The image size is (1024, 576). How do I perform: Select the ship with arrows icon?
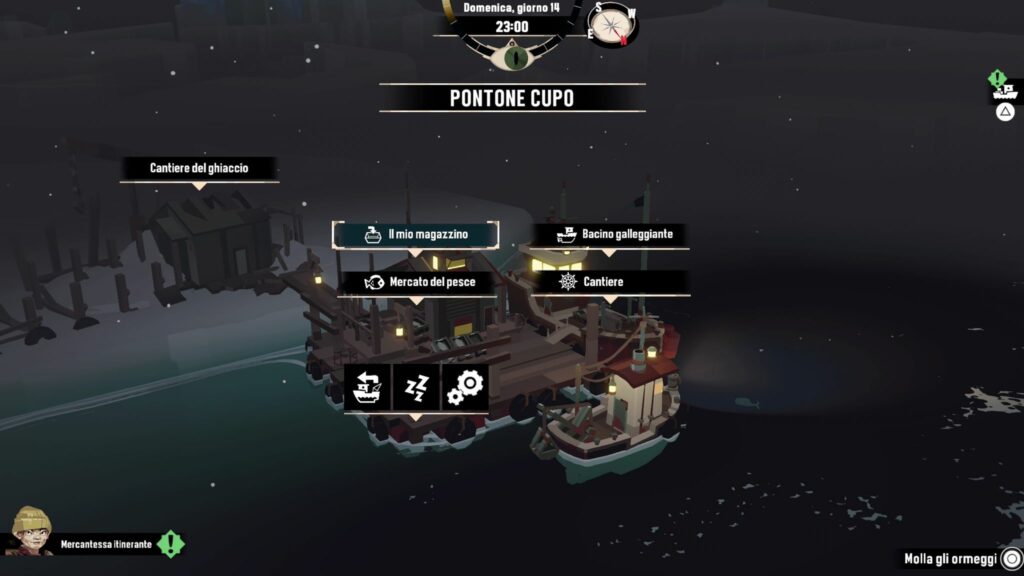[368, 387]
